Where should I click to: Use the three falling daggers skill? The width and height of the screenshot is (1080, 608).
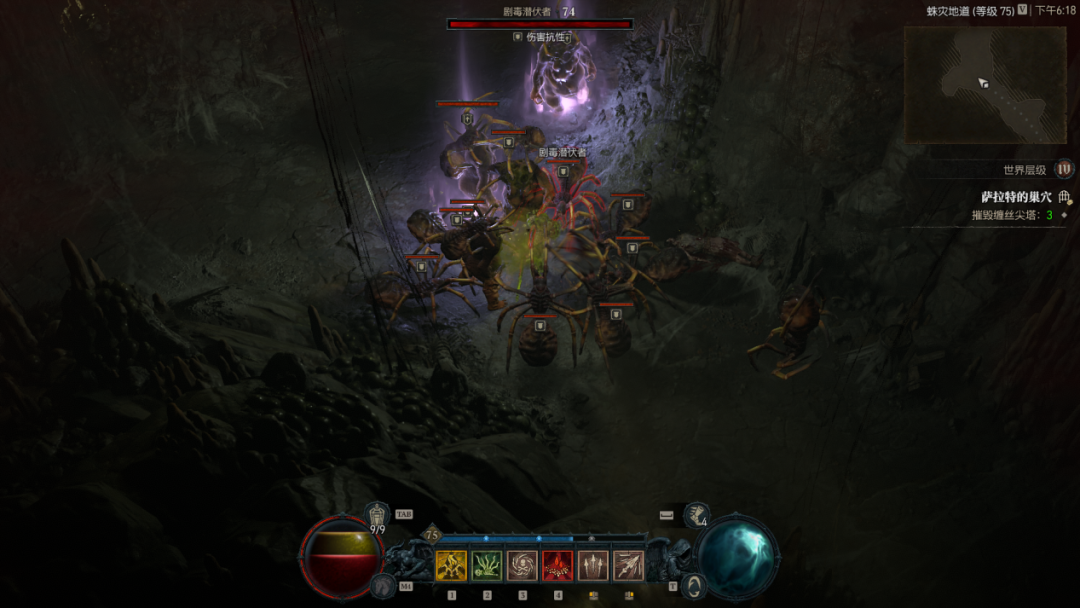pos(593,566)
